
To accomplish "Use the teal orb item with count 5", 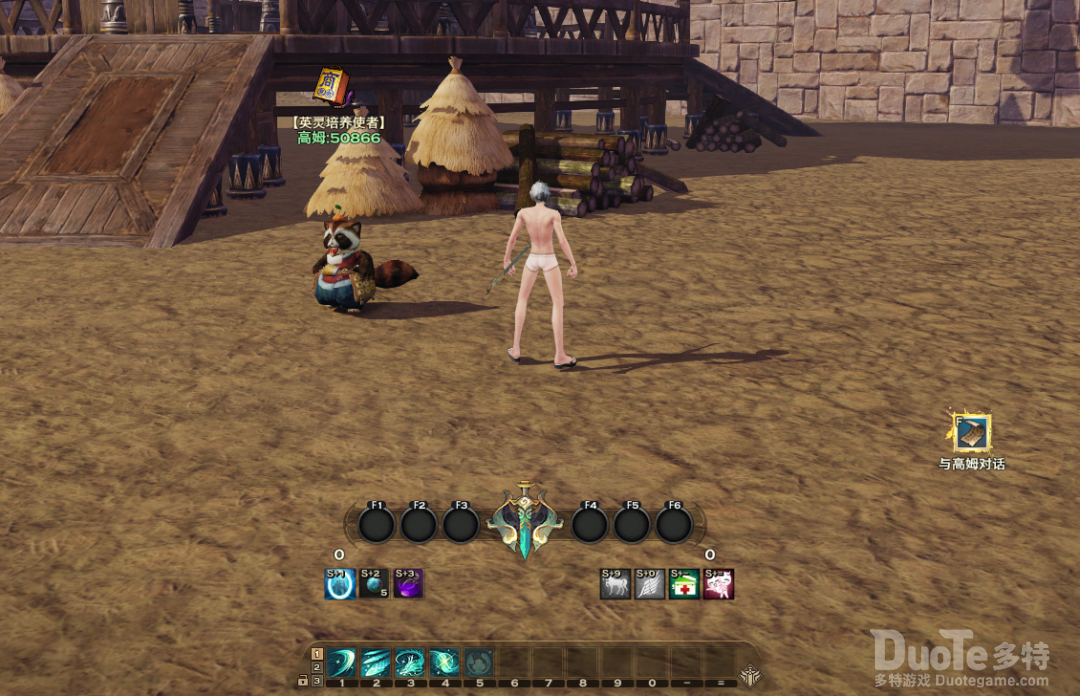I will point(374,584).
